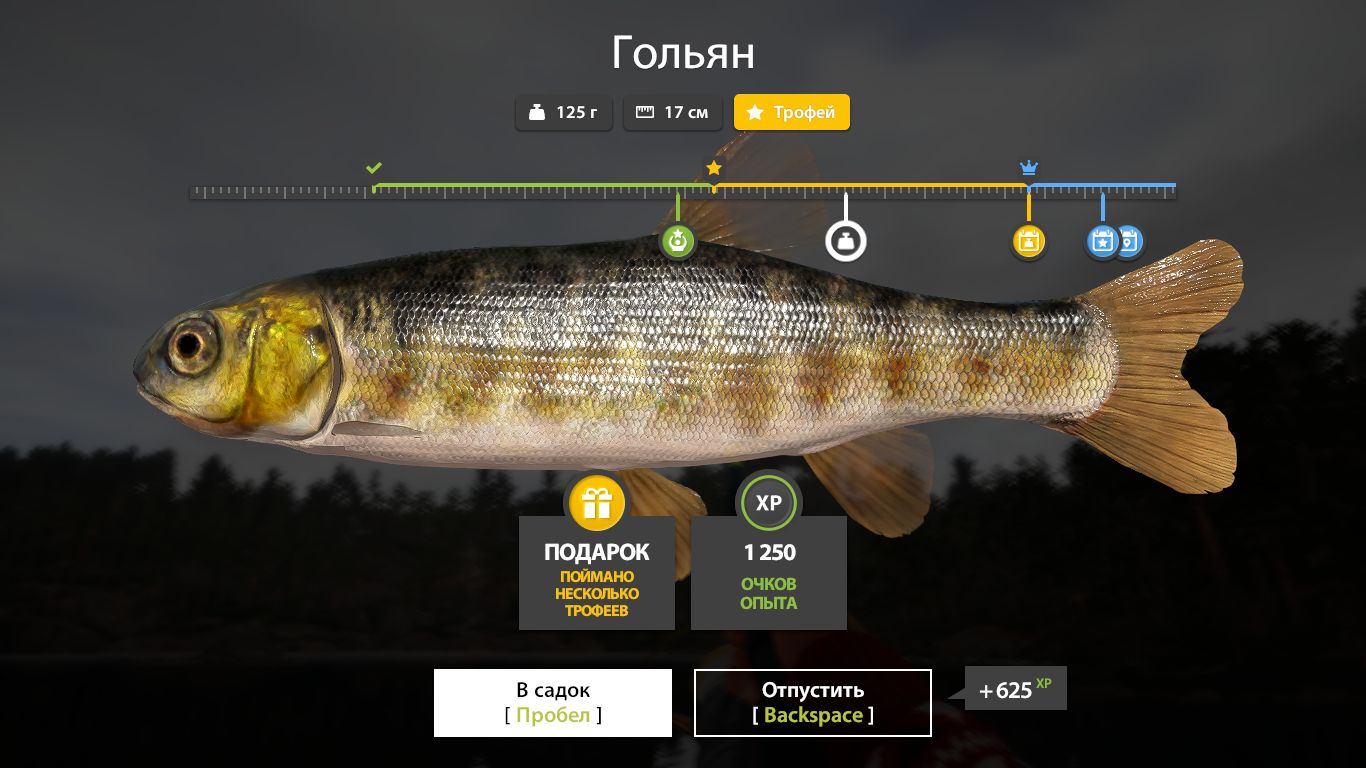Click the yellow Трофей badge
Image resolution: width=1366 pixels, height=768 pixels.
pos(792,112)
